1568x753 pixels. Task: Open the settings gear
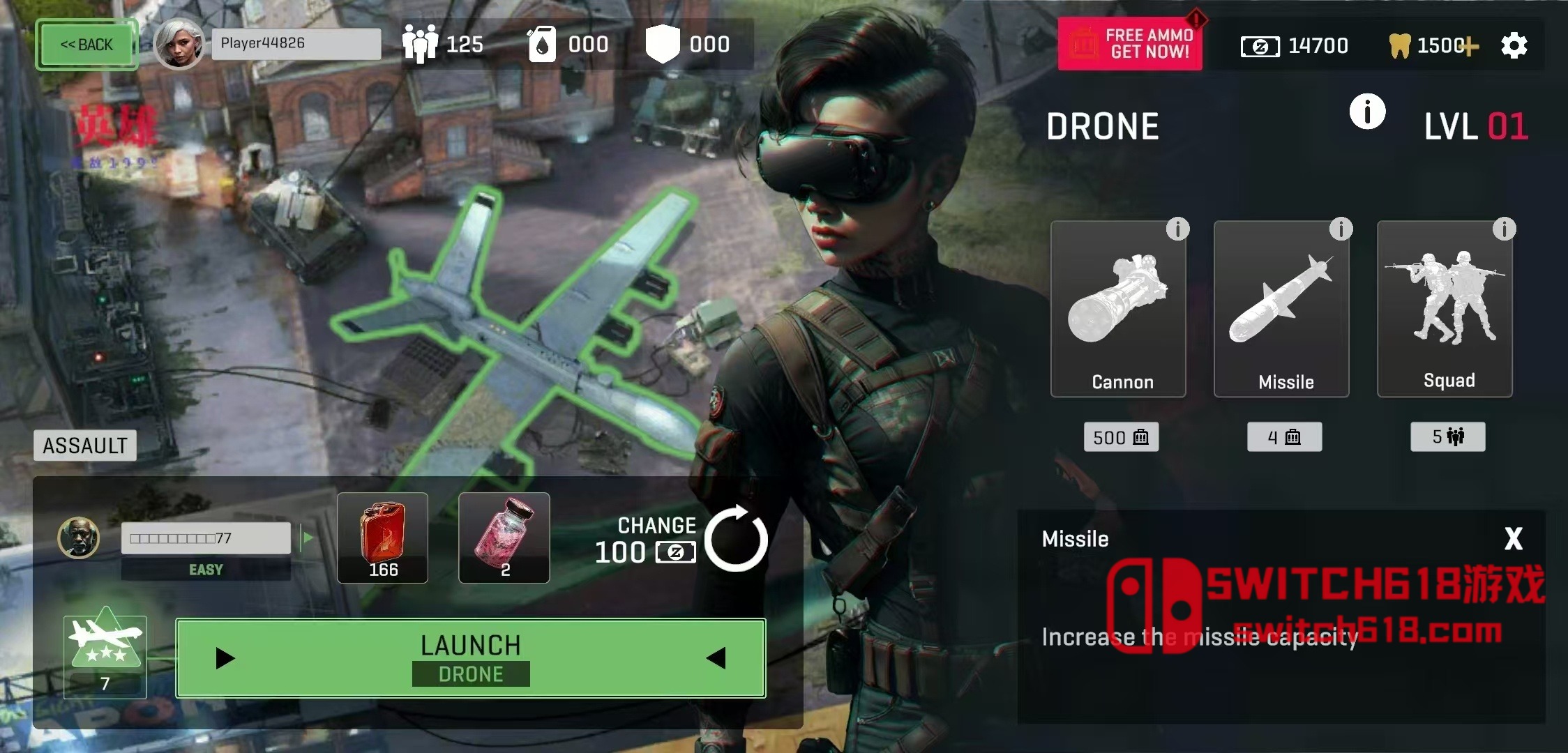click(1514, 46)
